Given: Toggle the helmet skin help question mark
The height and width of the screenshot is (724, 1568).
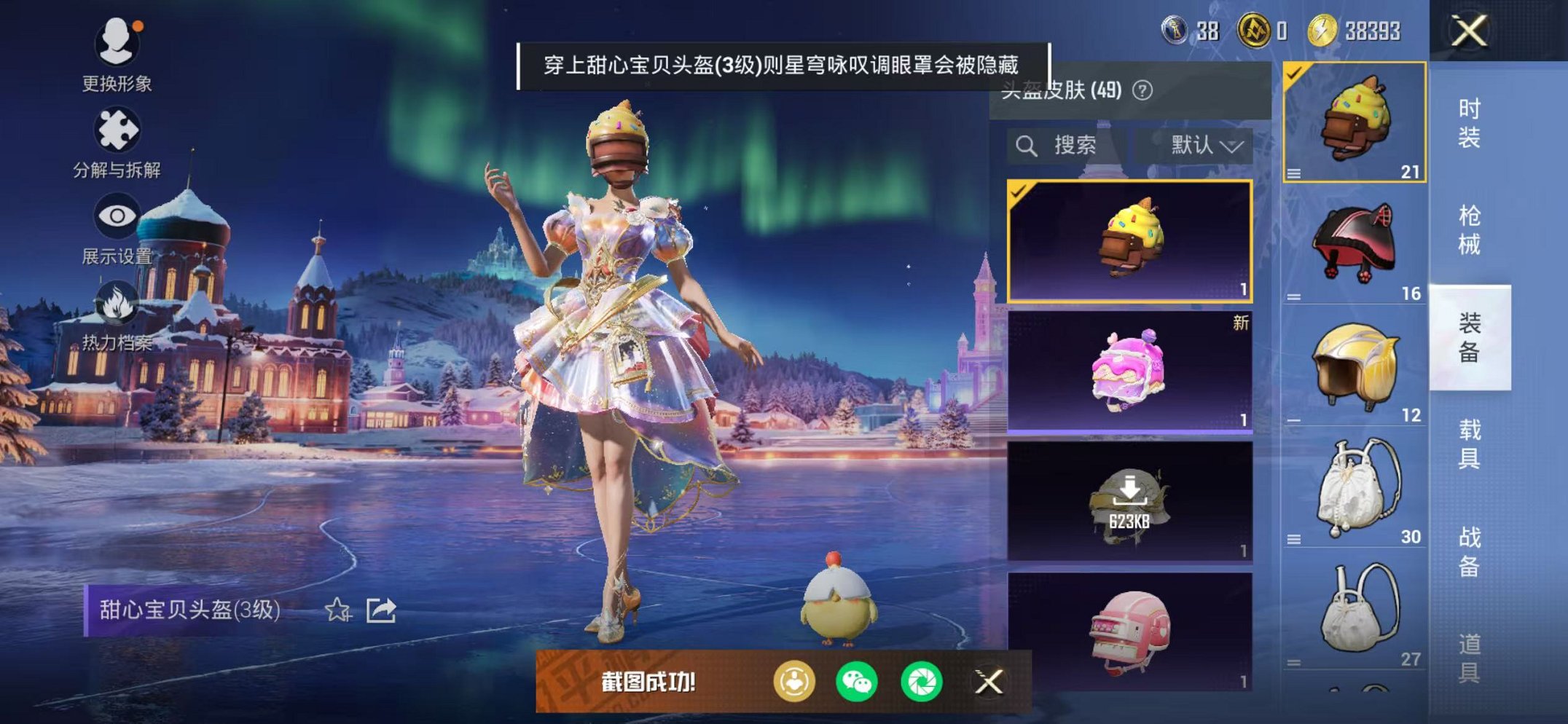Looking at the screenshot, I should [x=1141, y=93].
